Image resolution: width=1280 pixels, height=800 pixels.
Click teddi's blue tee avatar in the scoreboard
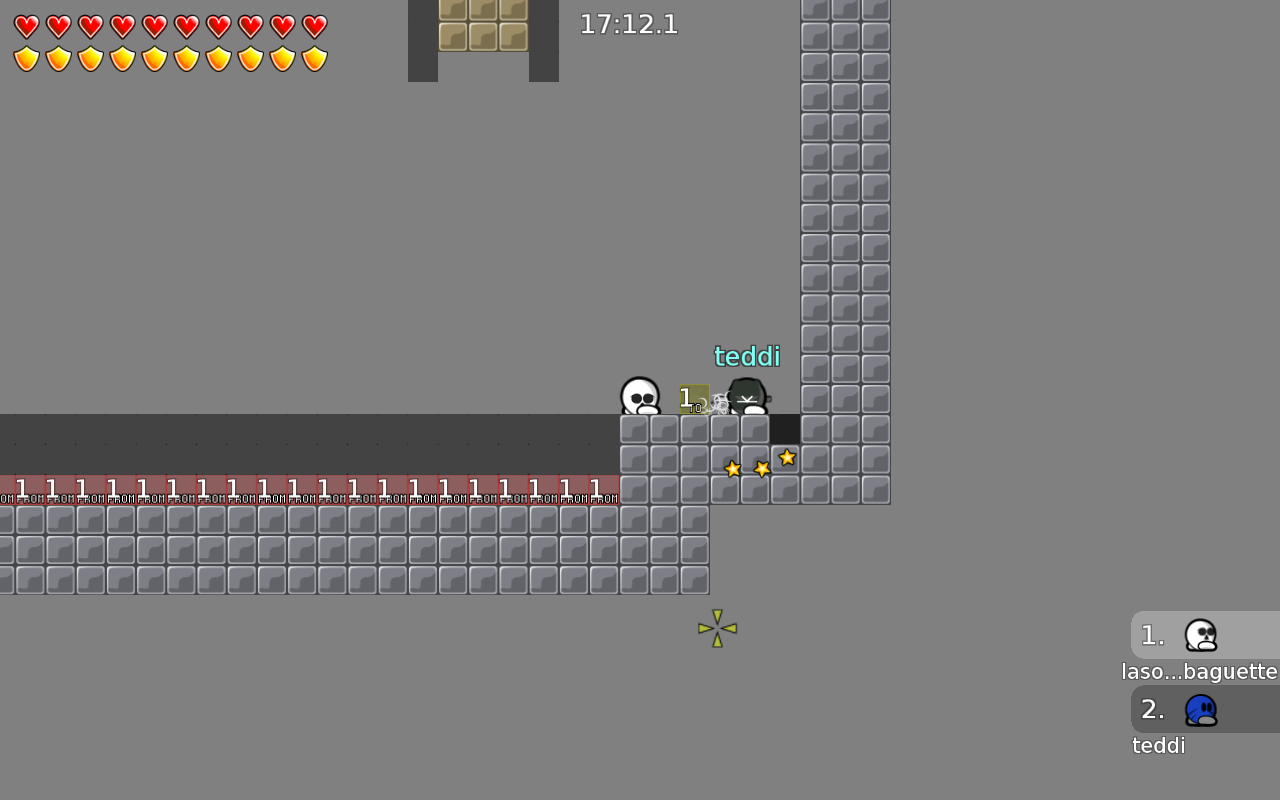pyautogui.click(x=1200, y=709)
